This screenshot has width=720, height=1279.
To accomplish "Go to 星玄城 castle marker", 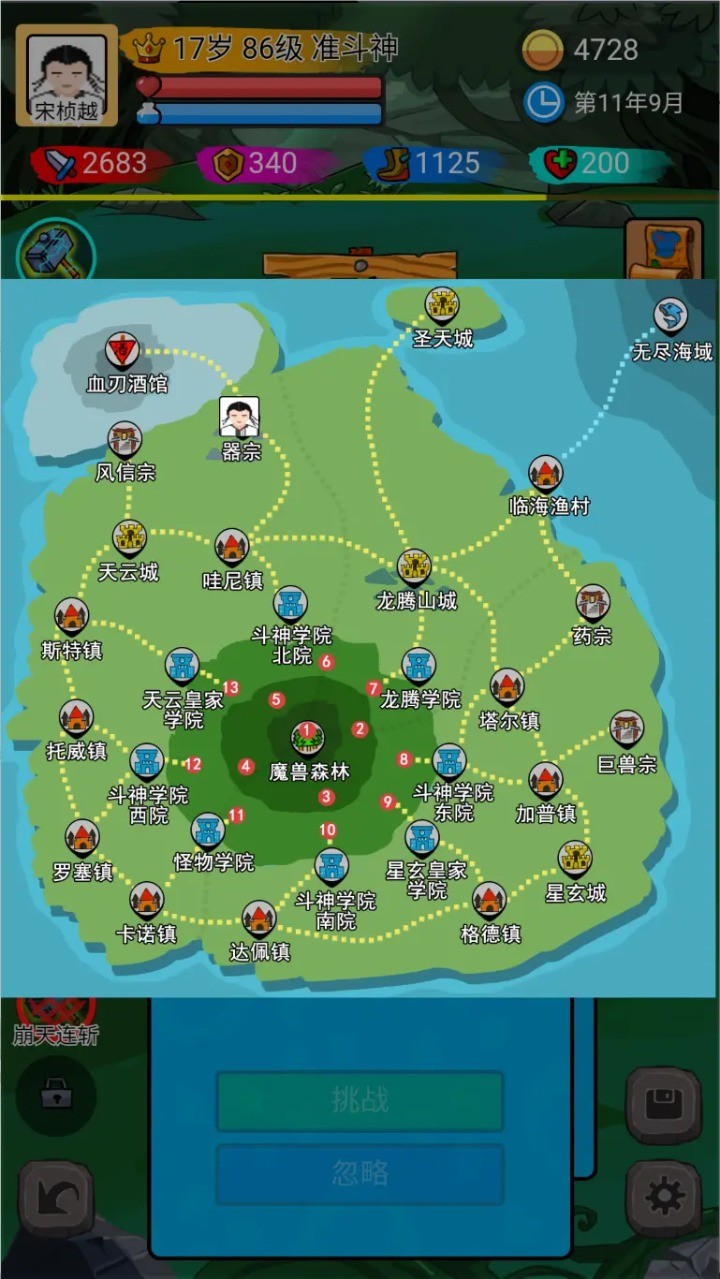I will pyautogui.click(x=576, y=858).
